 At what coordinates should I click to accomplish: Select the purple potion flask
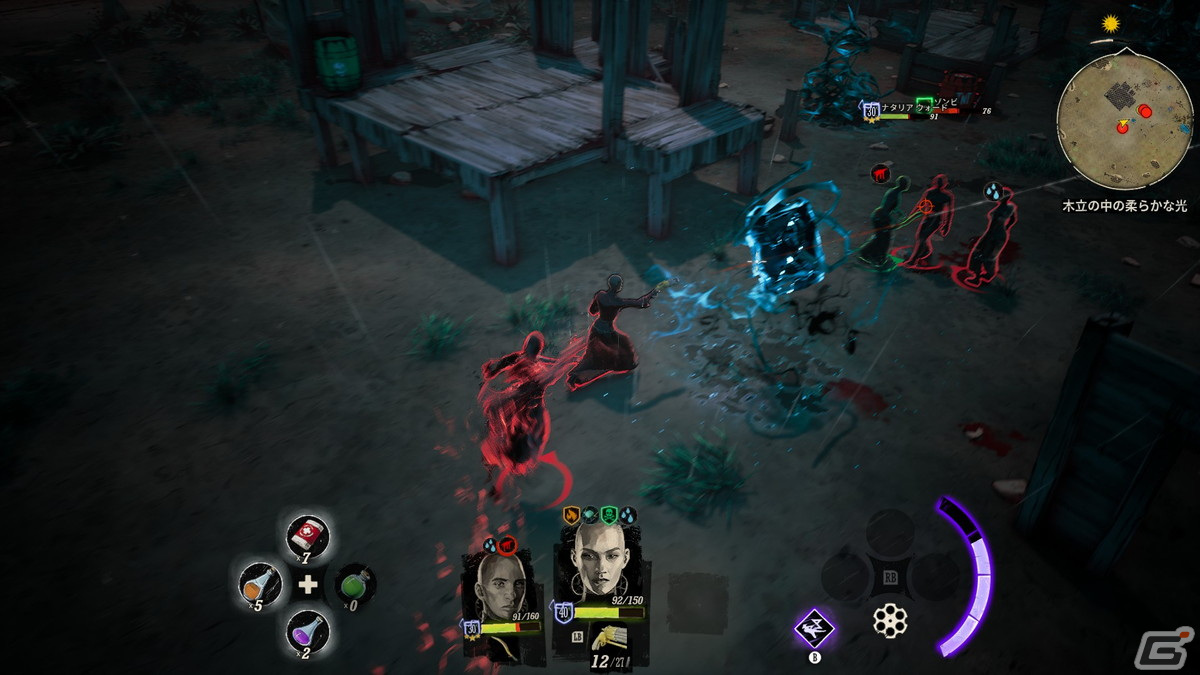point(307,631)
